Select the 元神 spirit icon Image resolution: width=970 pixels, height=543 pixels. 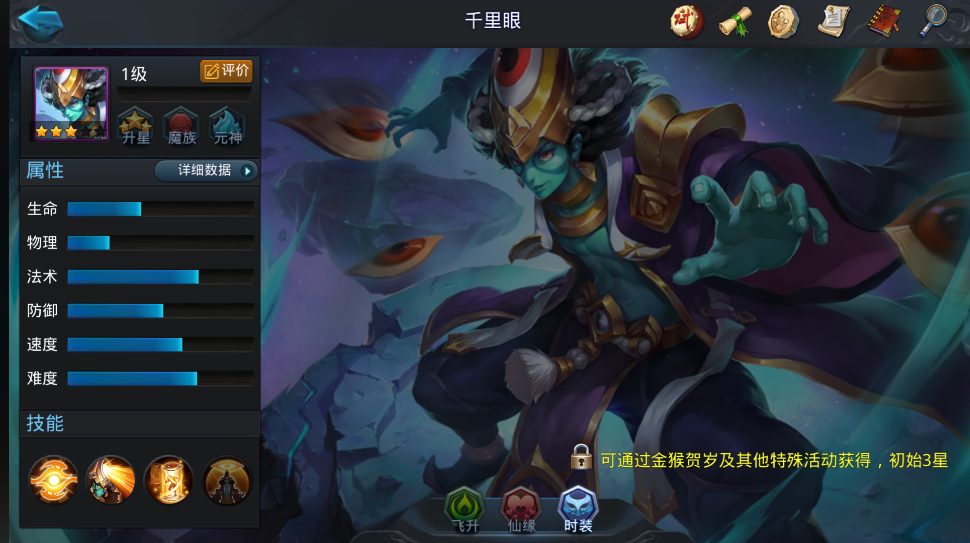[x=227, y=126]
